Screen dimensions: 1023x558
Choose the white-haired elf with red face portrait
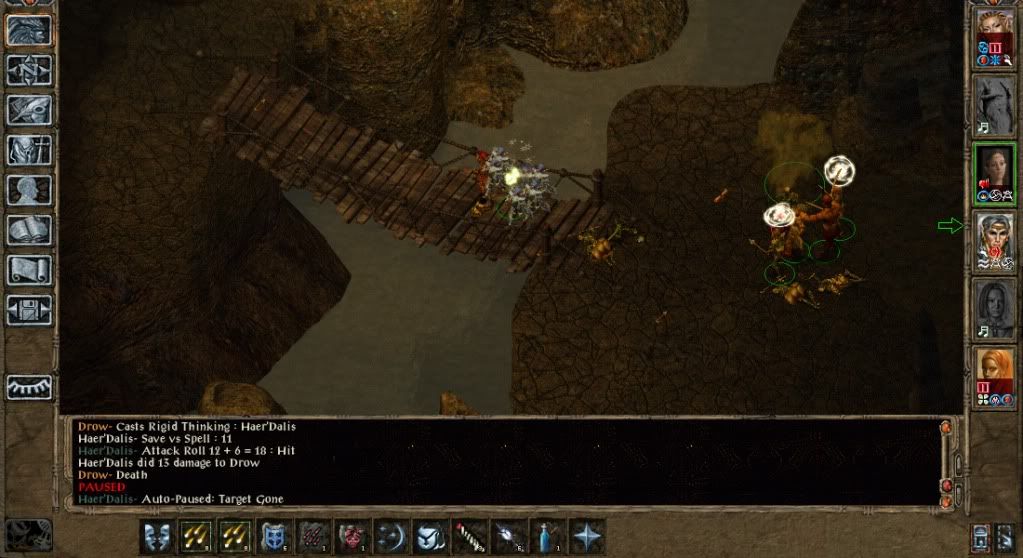pyautogui.click(x=994, y=240)
